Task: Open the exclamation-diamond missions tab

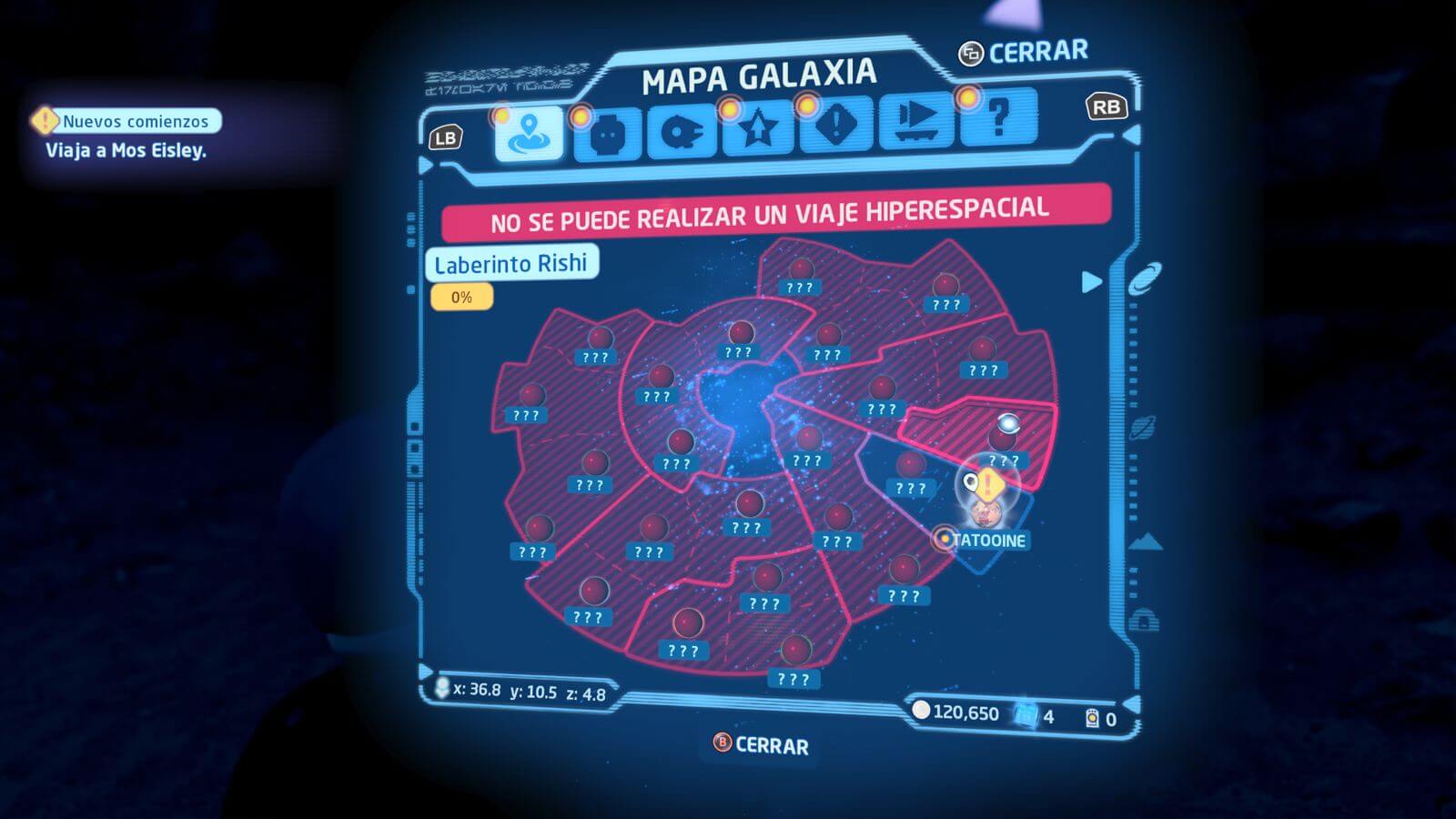Action: pyautogui.click(x=835, y=126)
